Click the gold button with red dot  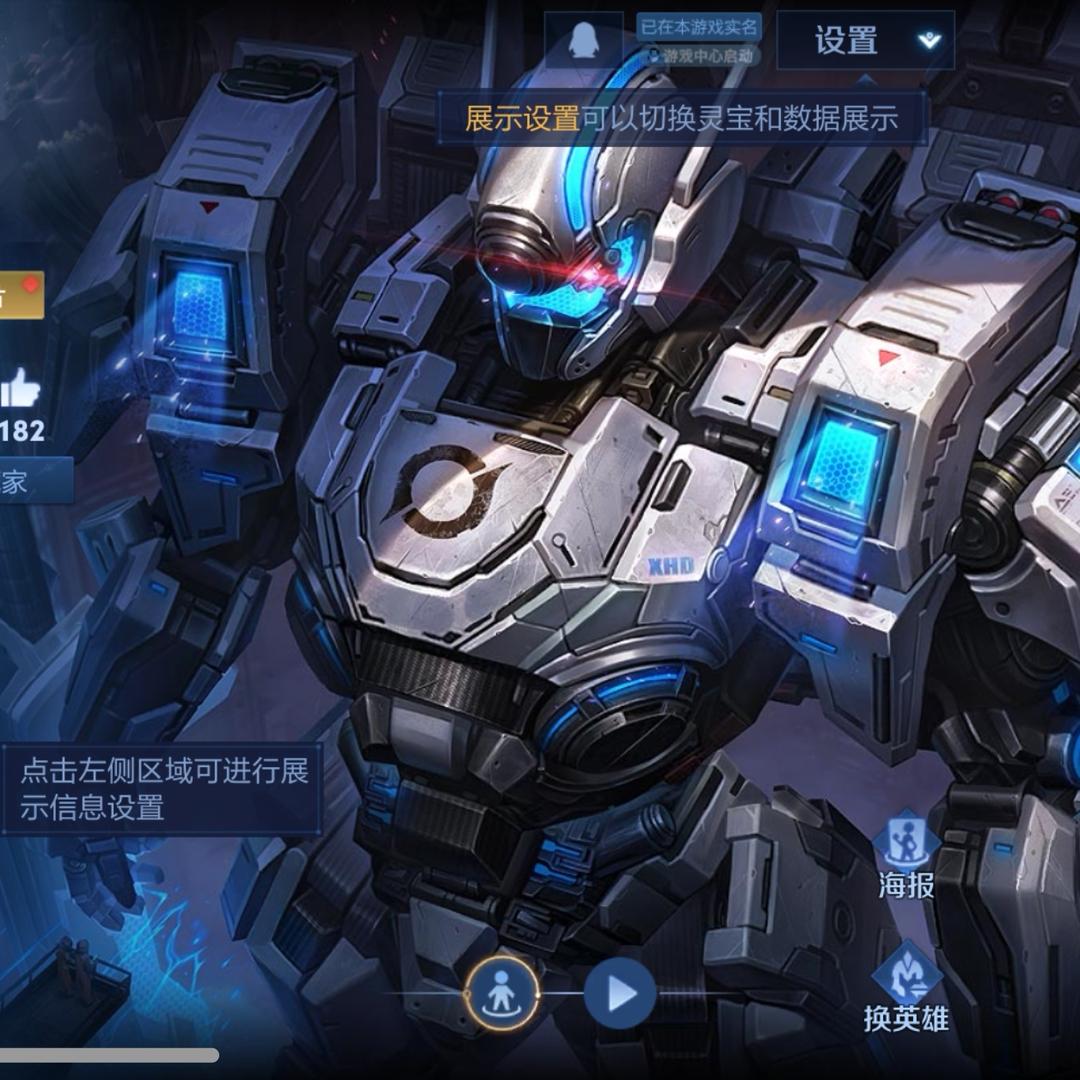(20, 295)
